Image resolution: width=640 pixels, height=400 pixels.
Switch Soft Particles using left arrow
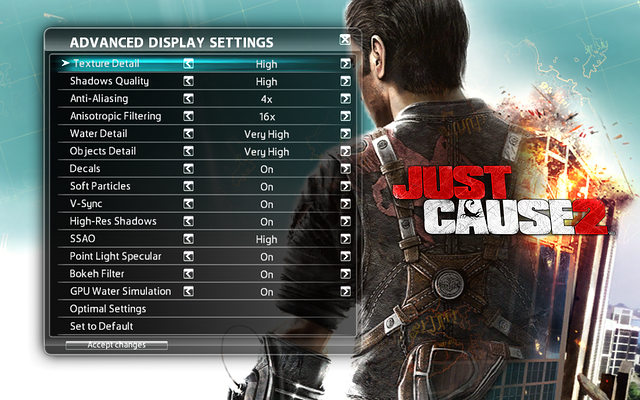coord(188,187)
